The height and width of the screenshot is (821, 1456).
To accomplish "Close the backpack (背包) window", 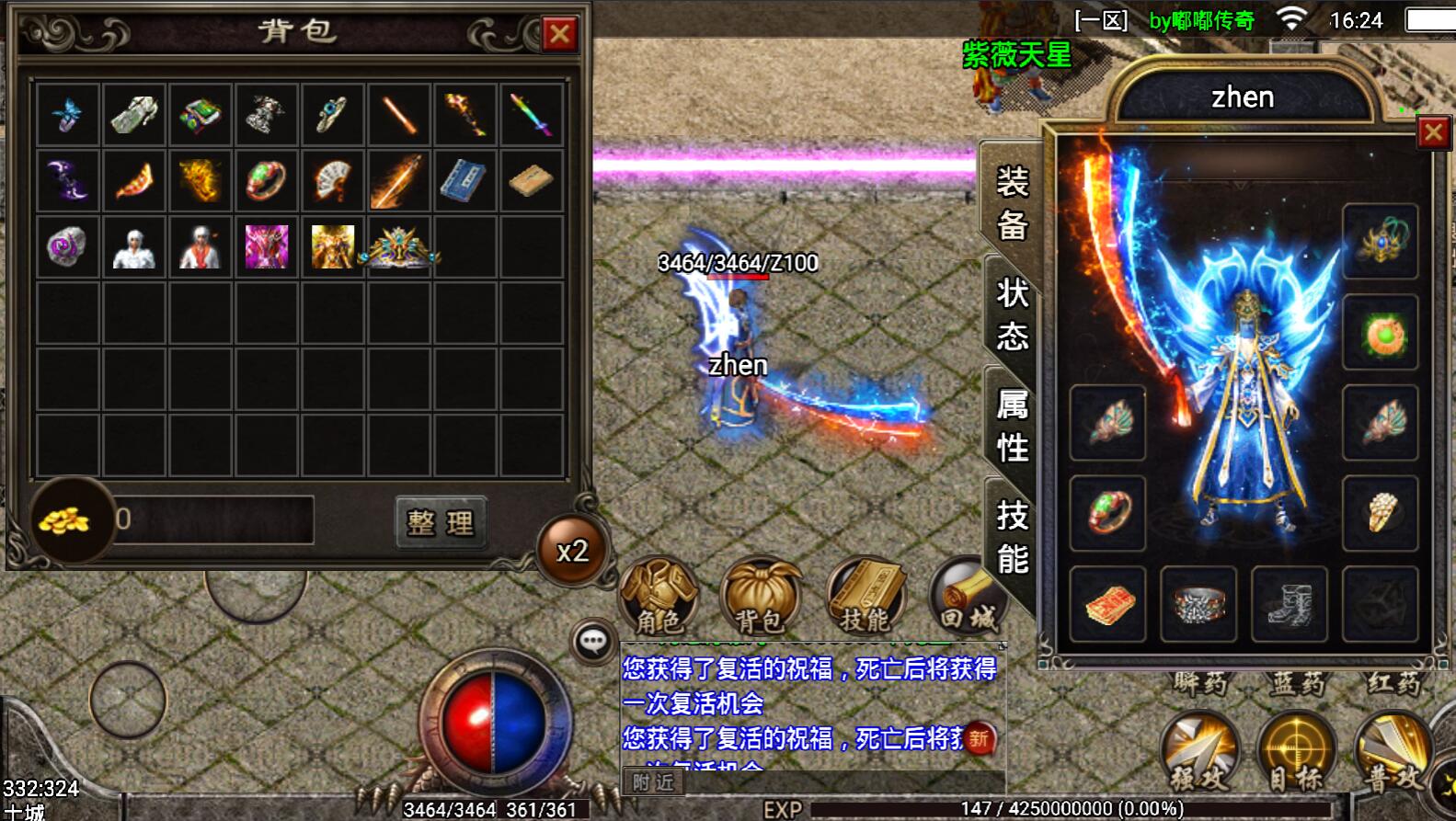I will pyautogui.click(x=559, y=35).
